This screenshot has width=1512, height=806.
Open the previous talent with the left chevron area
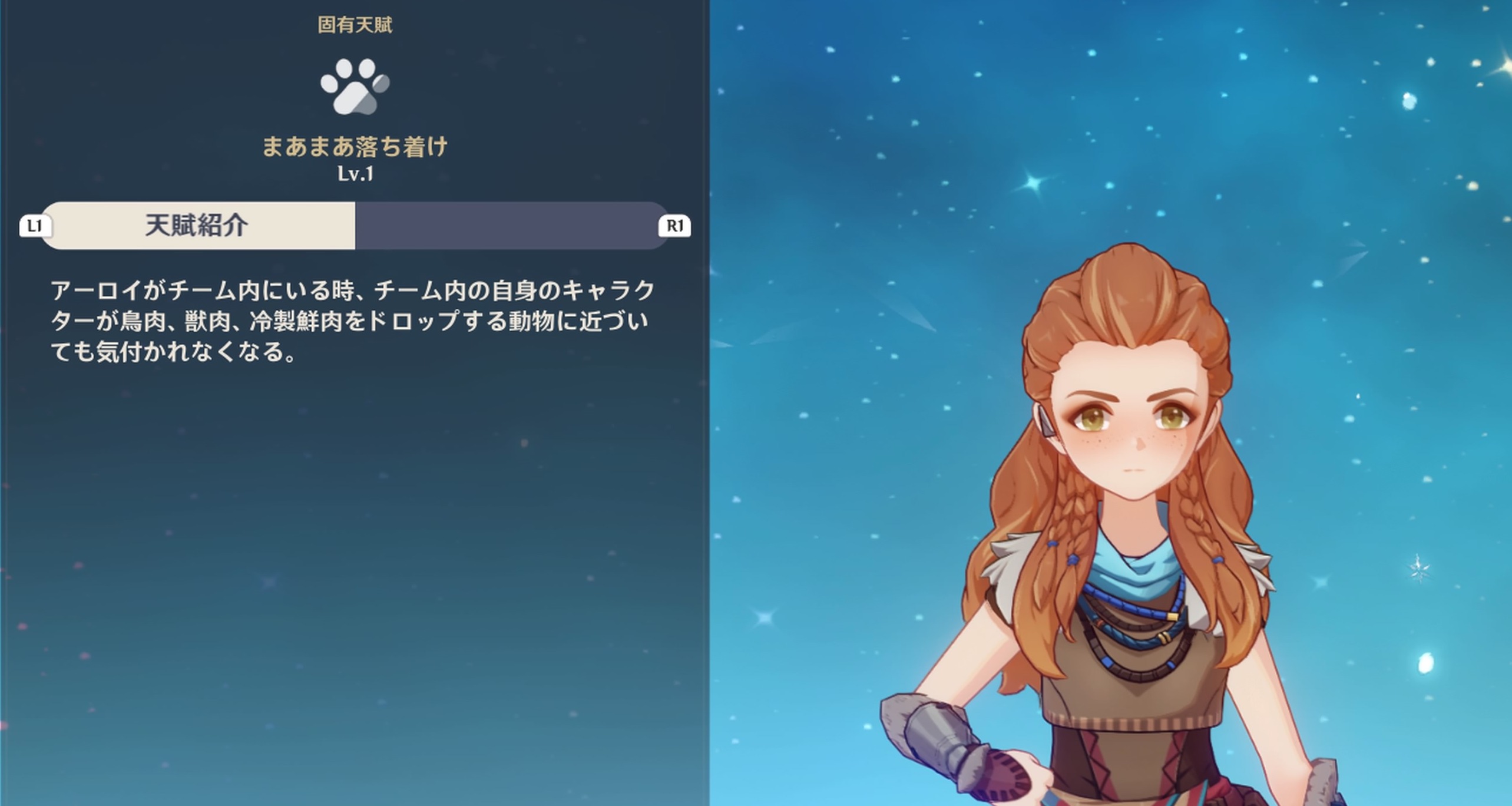click(x=35, y=224)
